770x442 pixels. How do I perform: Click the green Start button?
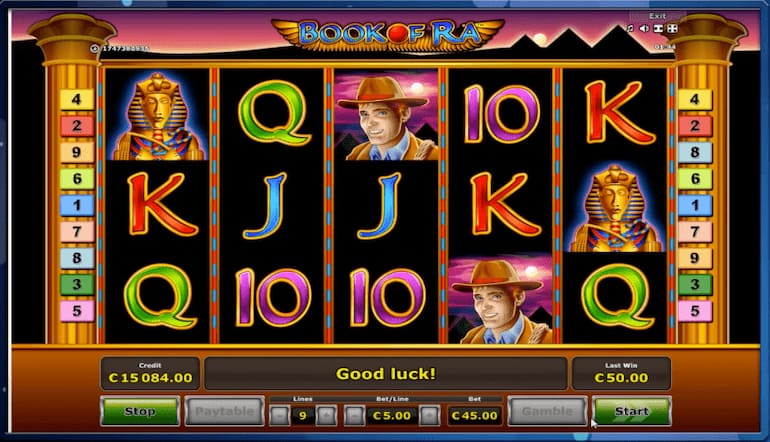click(630, 411)
